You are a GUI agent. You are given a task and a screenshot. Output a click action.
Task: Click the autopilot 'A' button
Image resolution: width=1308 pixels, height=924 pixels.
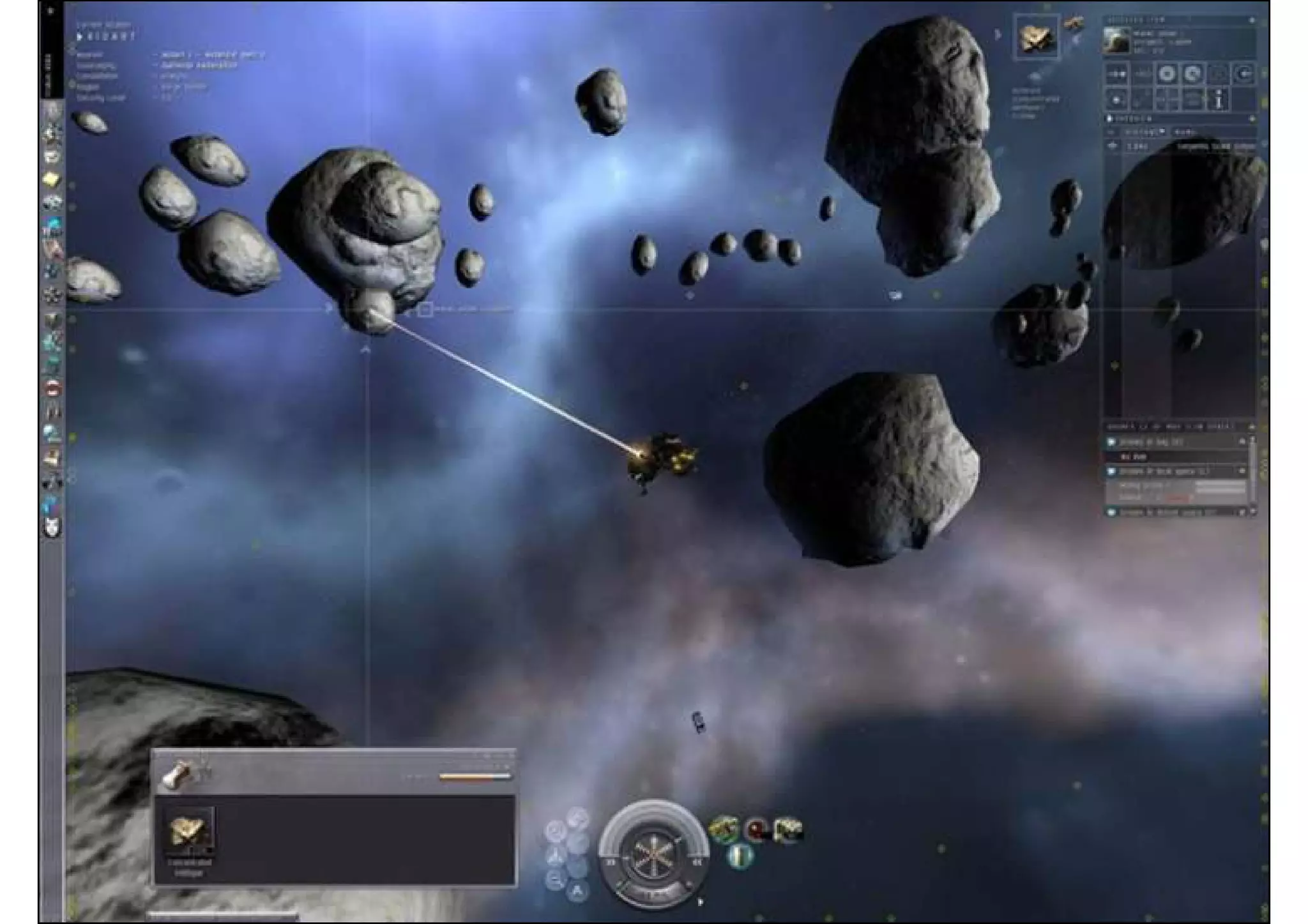pos(577,890)
